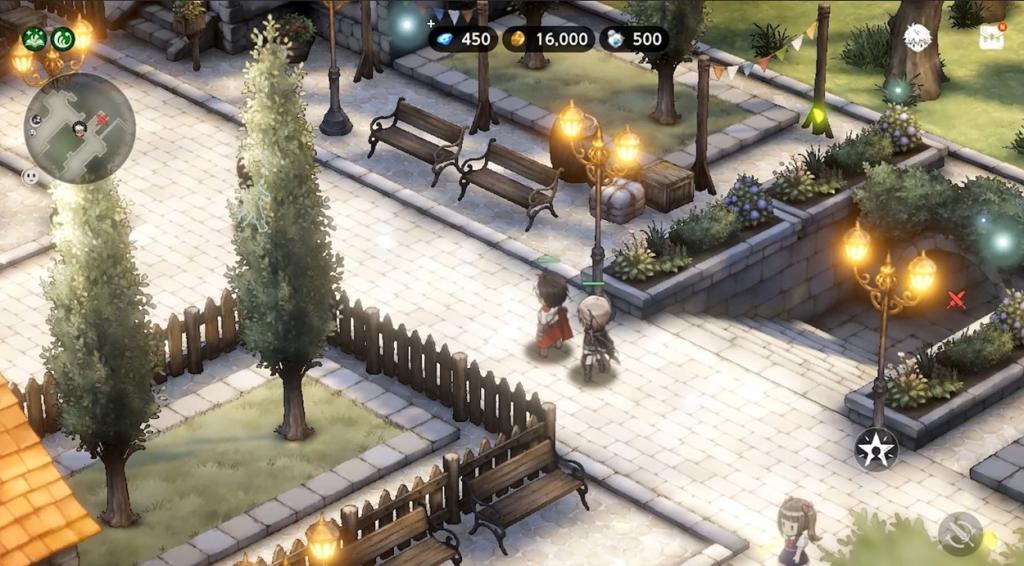Viewport: 1024px width, 566px height.
Task: Open the smiley face emote button
Action: coord(30,176)
